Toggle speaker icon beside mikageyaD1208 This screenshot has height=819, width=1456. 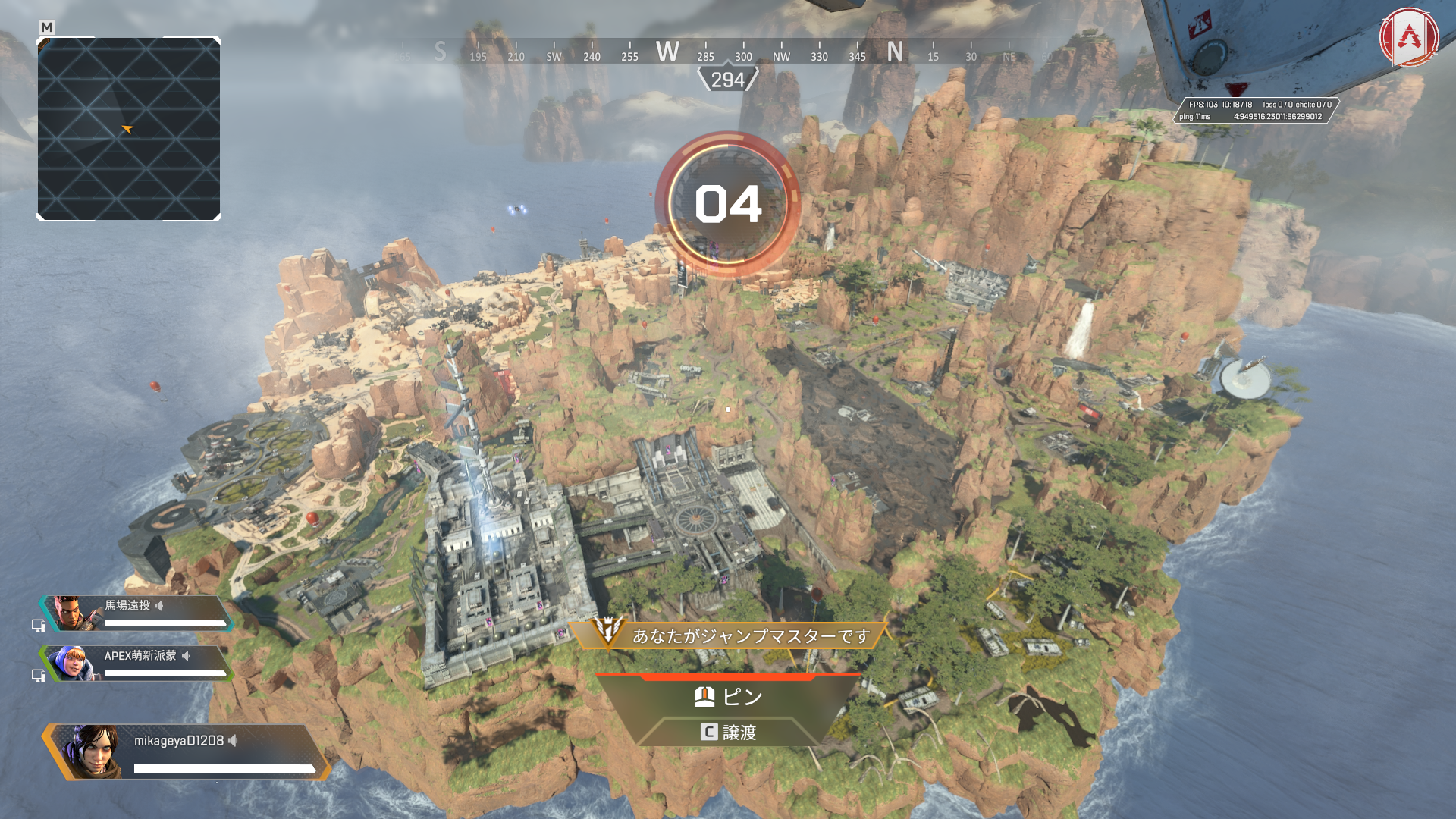[x=234, y=741]
